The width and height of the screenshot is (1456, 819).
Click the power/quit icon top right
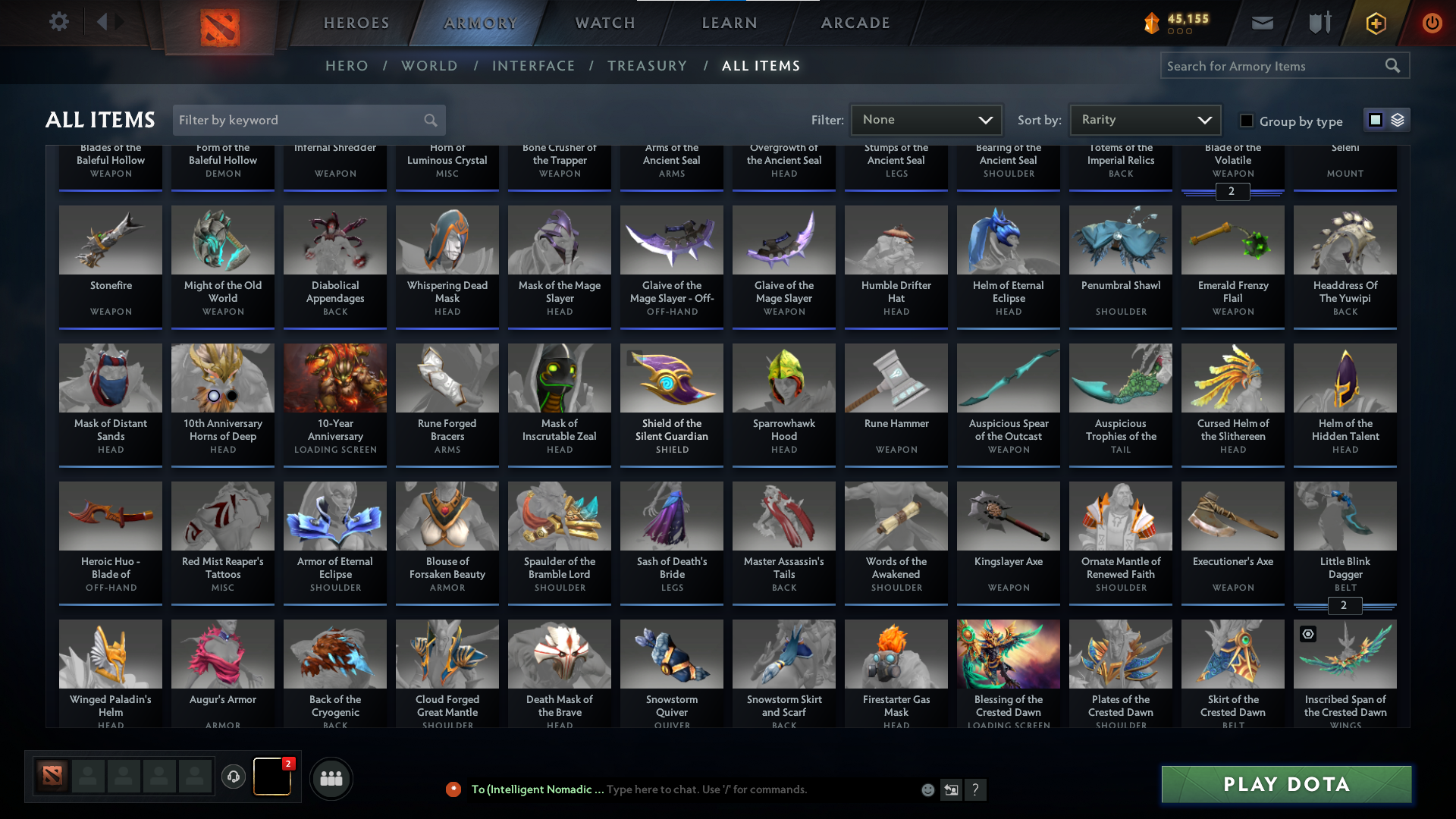1432,23
